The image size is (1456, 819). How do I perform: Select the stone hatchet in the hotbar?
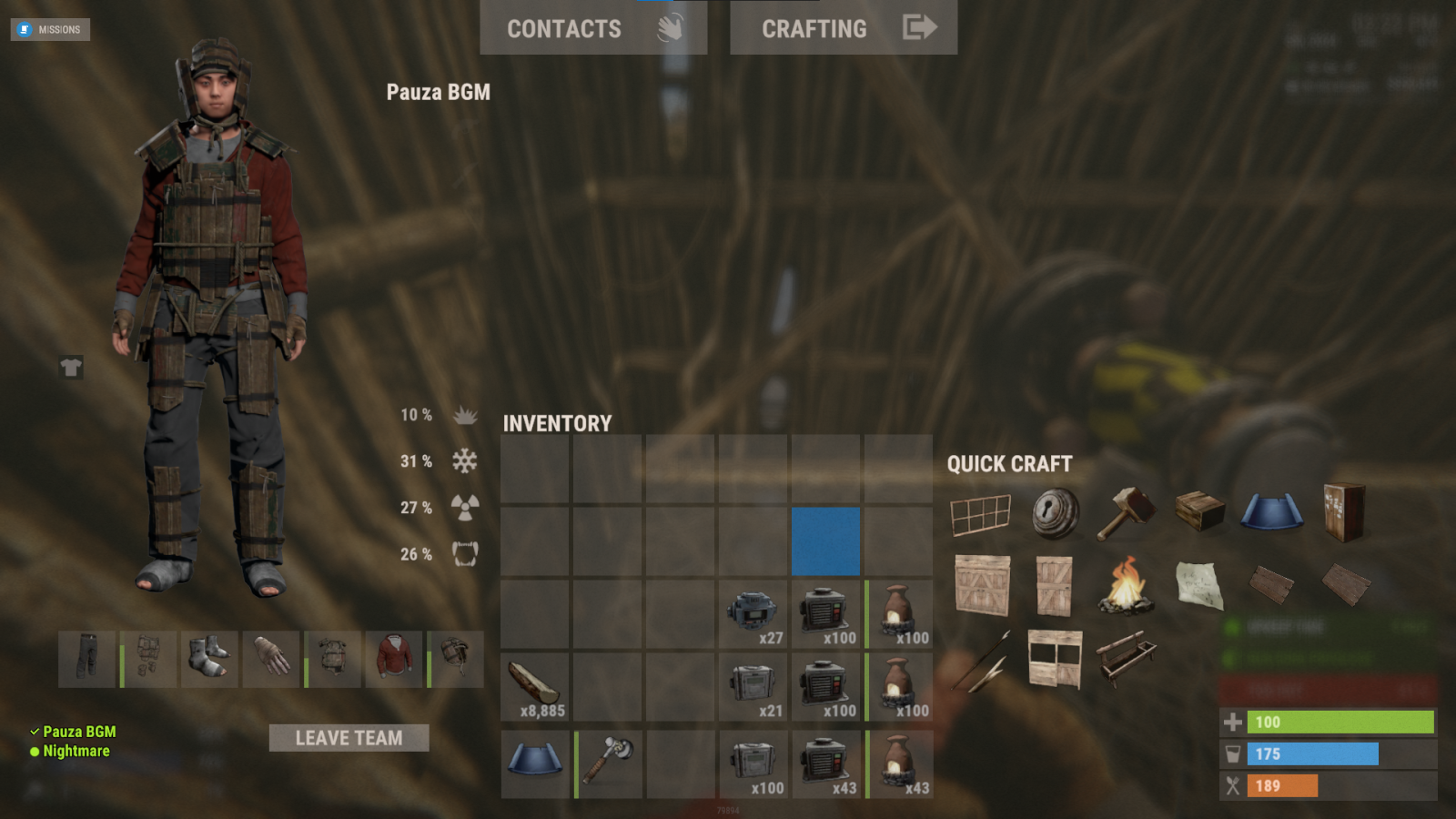pos(608,763)
